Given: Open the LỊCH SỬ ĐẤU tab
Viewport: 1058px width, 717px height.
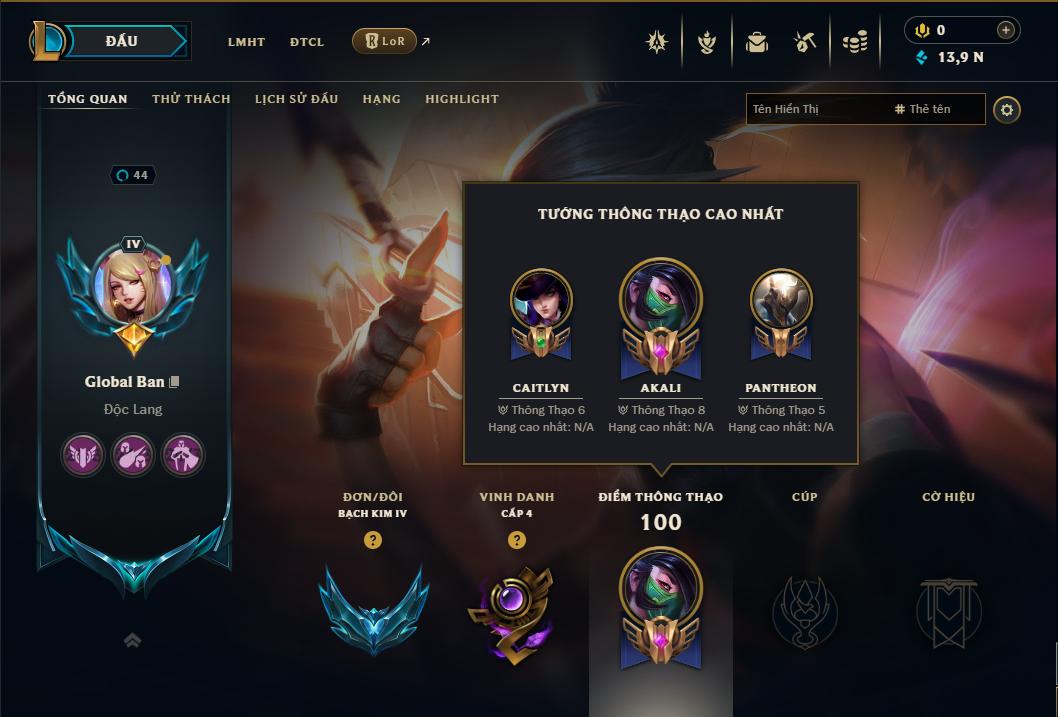Looking at the screenshot, I should point(296,99).
